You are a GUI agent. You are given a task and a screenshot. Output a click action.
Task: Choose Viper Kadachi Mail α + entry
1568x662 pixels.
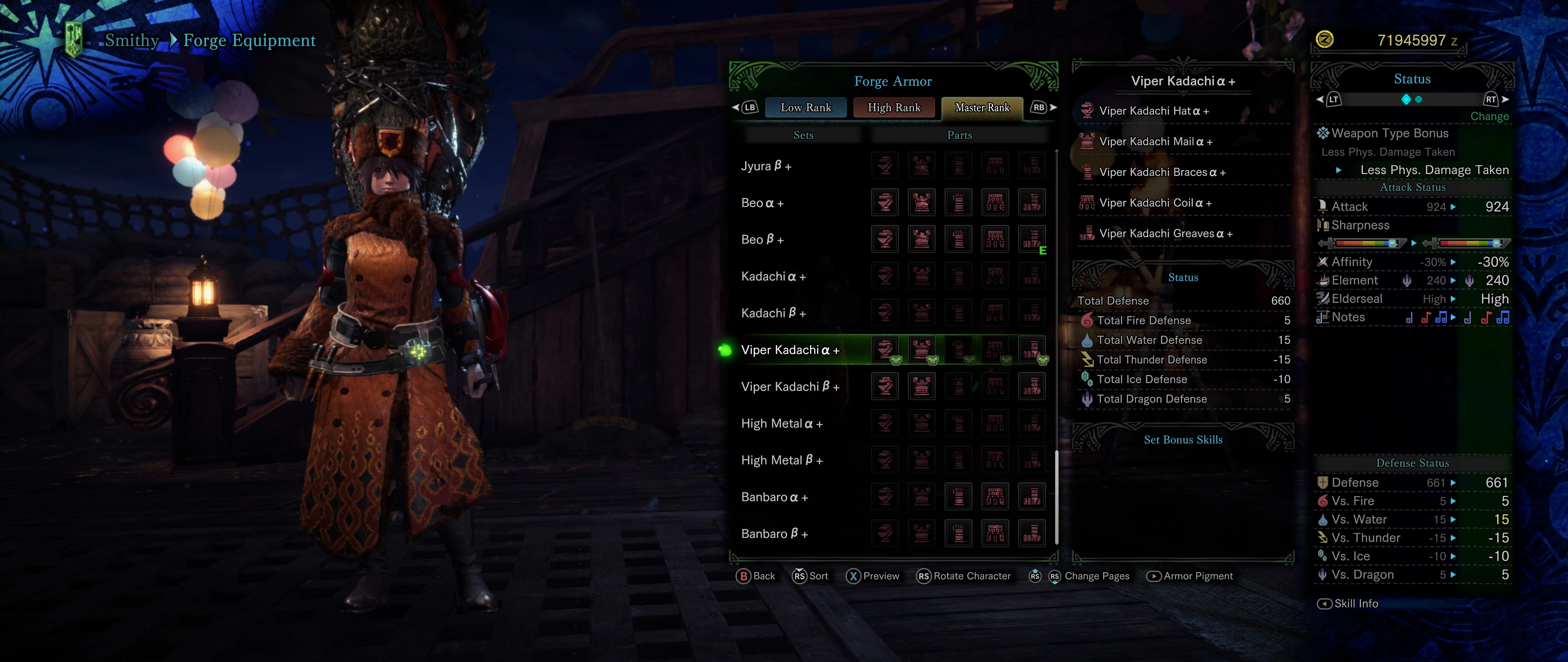pos(1155,142)
